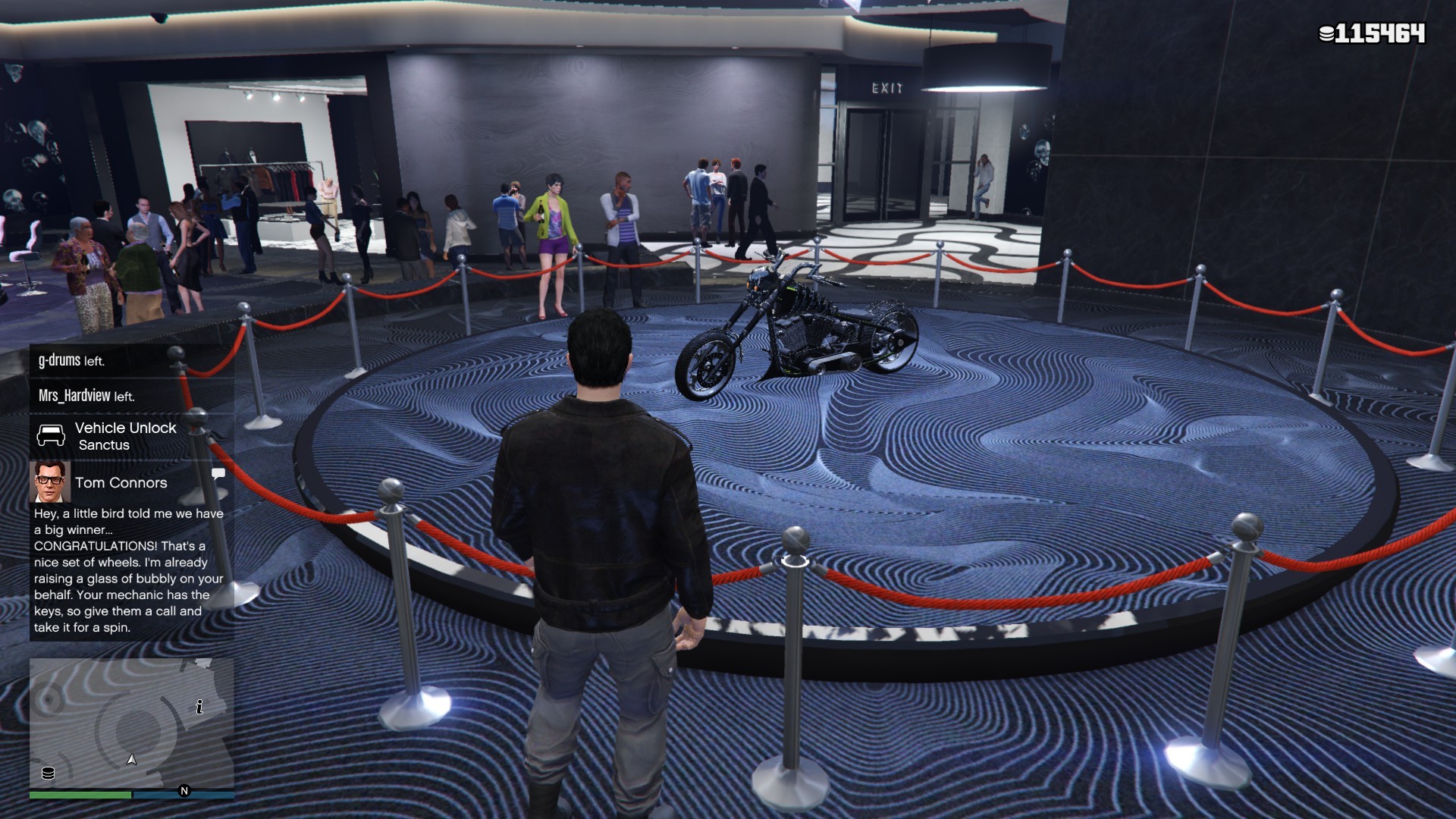Select the Tom Connors contact portrait
The height and width of the screenshot is (819, 1456).
[50, 482]
